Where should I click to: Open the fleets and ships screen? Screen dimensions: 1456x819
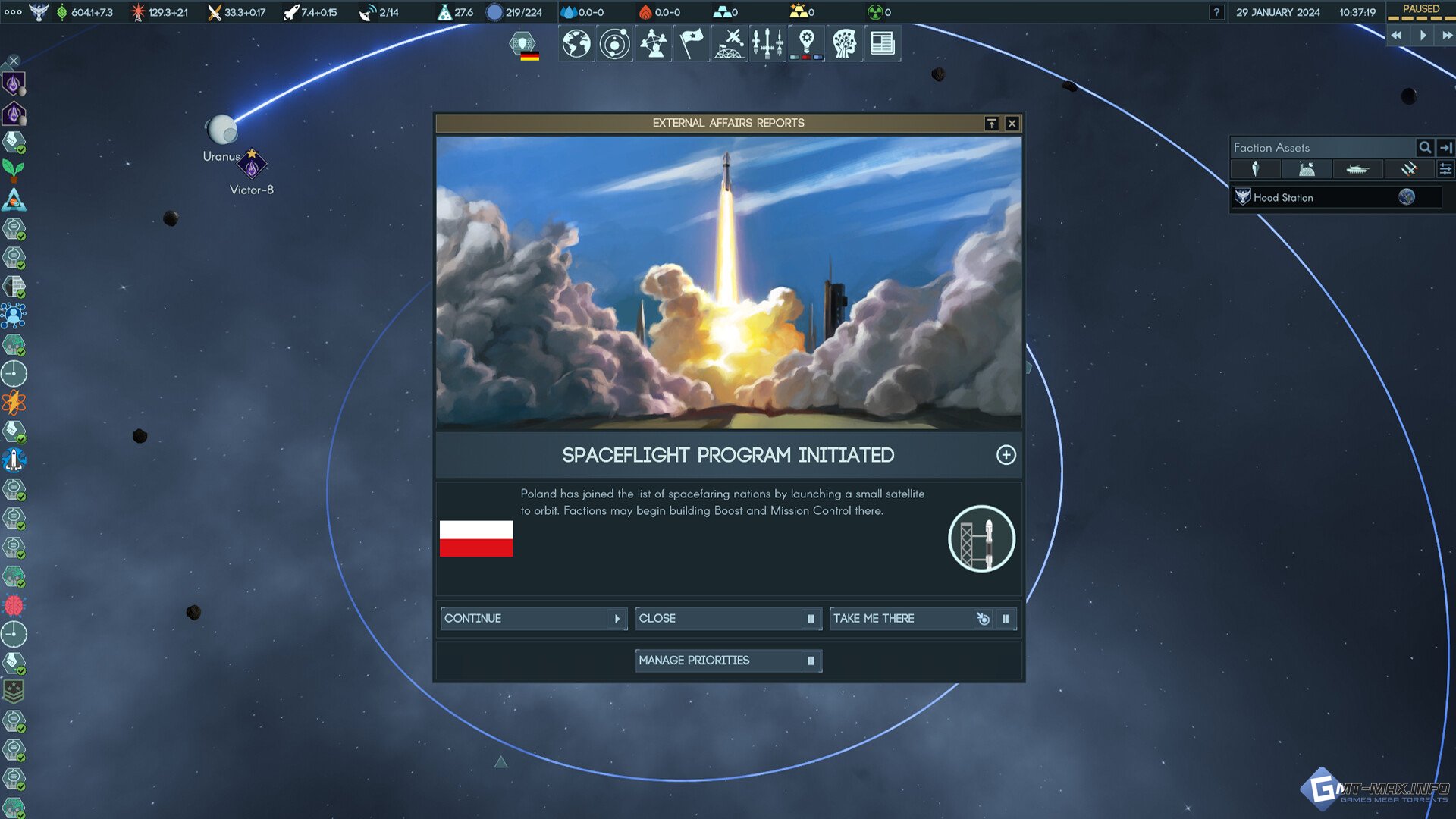pyautogui.click(x=767, y=43)
